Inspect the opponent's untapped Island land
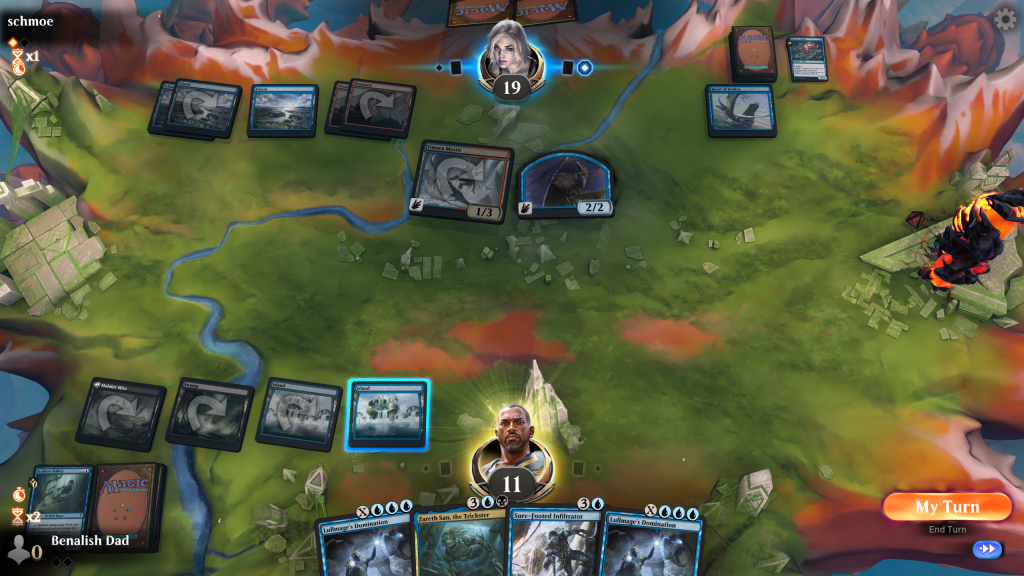 tap(283, 109)
